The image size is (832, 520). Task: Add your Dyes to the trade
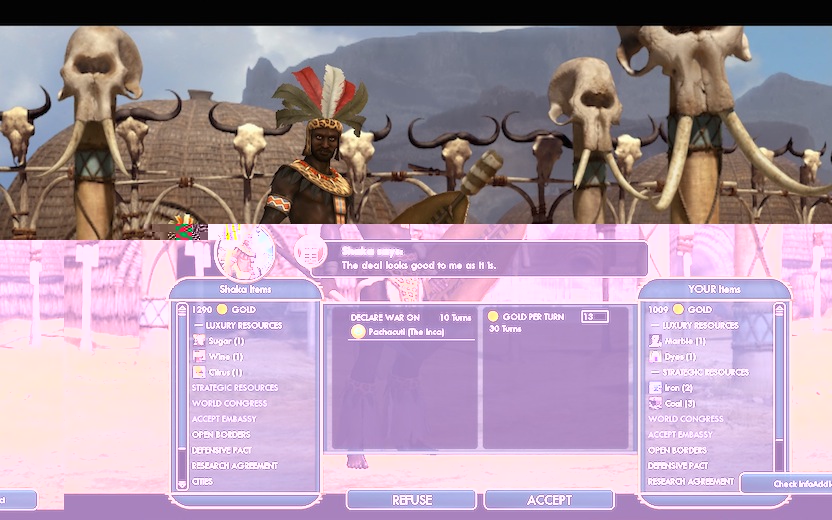tap(679, 357)
